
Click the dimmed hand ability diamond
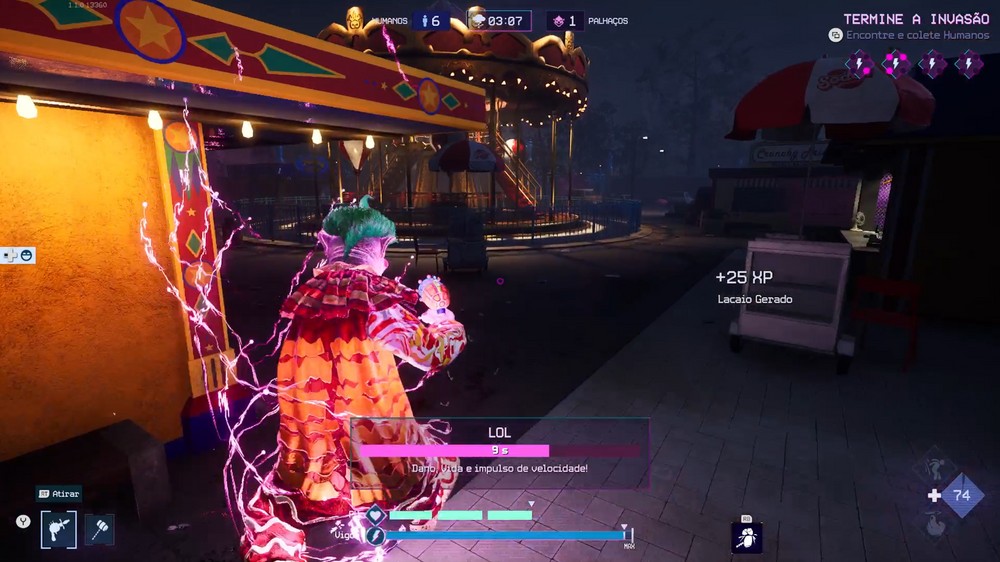point(934,523)
